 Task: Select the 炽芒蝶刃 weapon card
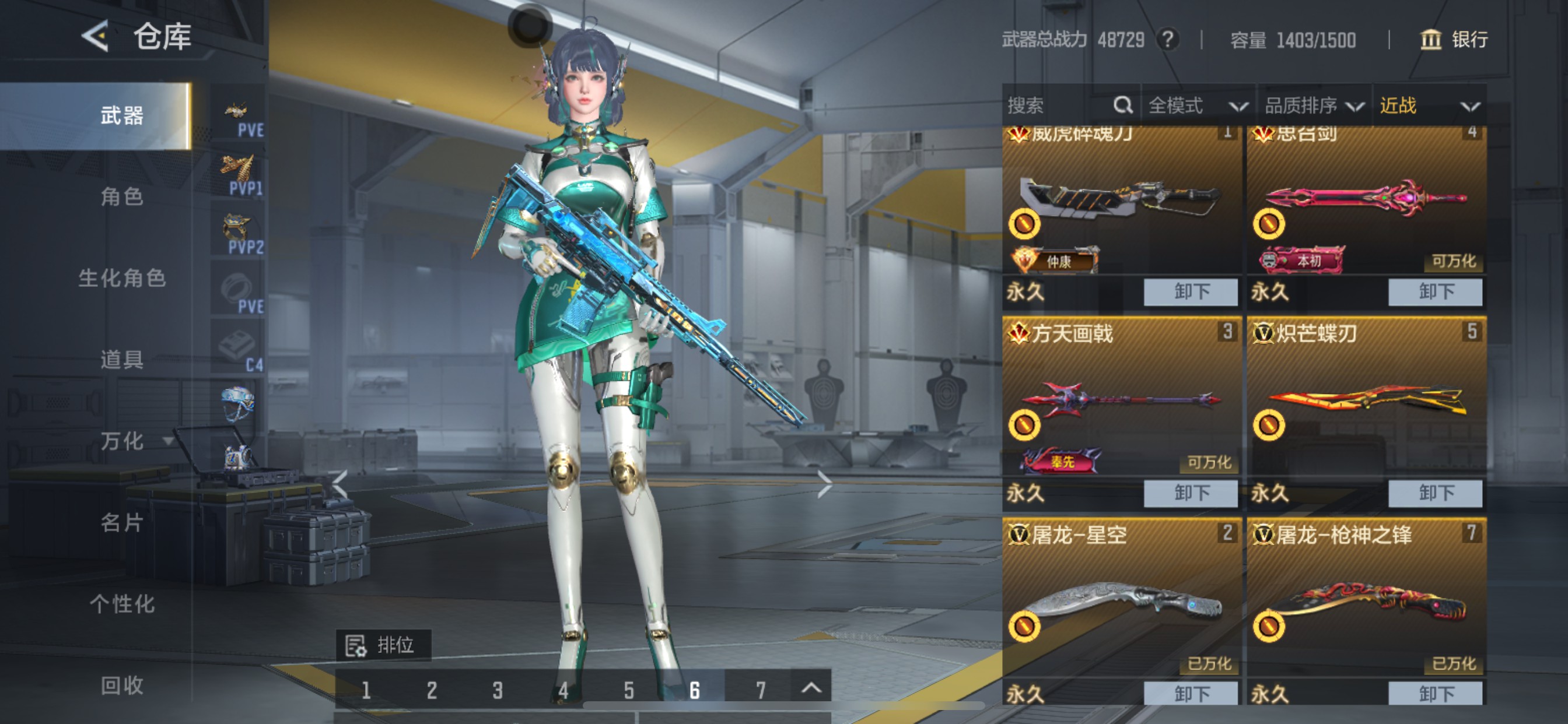point(1366,402)
